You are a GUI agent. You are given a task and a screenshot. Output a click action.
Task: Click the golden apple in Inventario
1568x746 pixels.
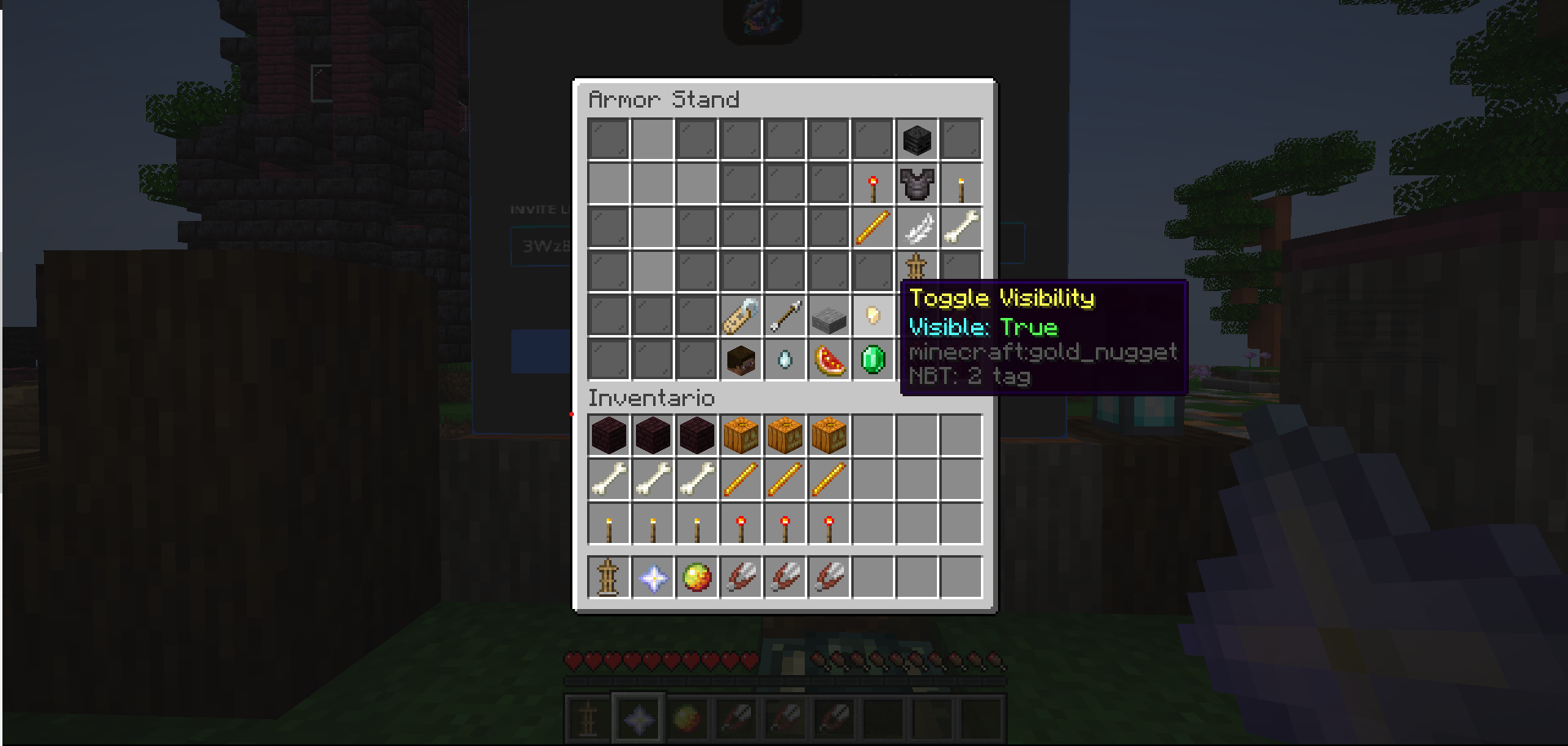[x=696, y=576]
